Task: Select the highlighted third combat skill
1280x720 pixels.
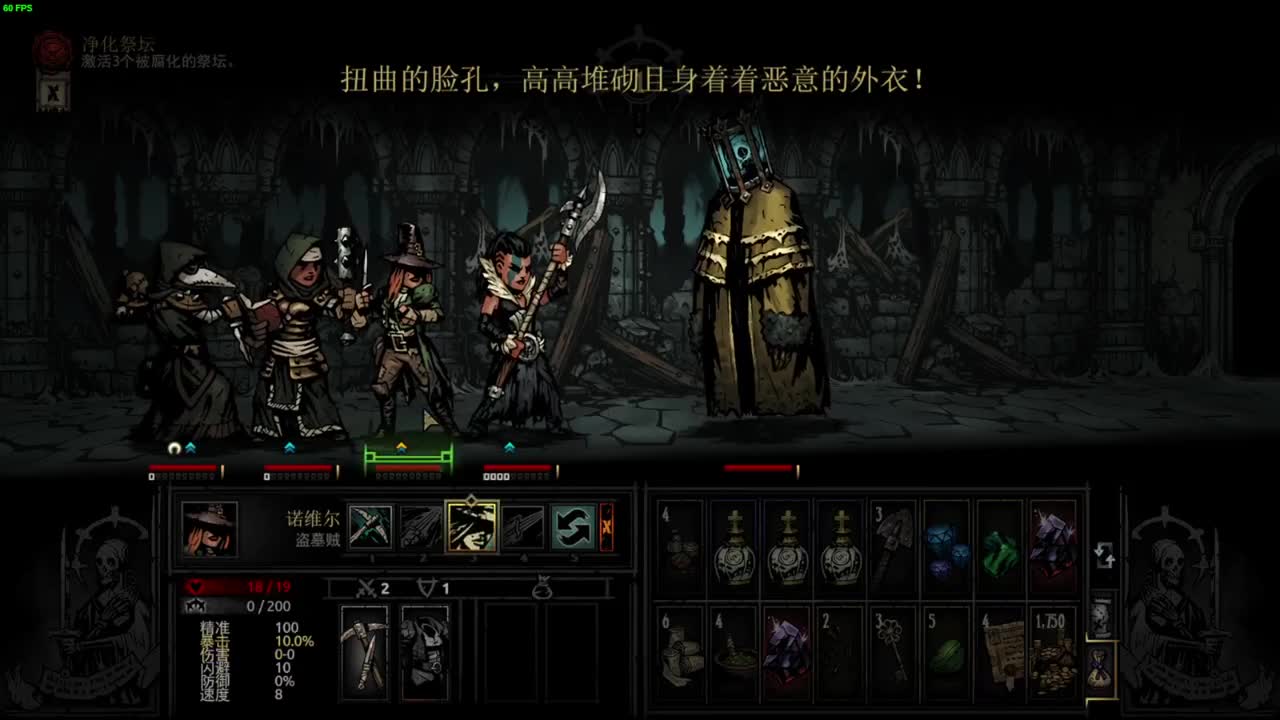Action: point(472,525)
